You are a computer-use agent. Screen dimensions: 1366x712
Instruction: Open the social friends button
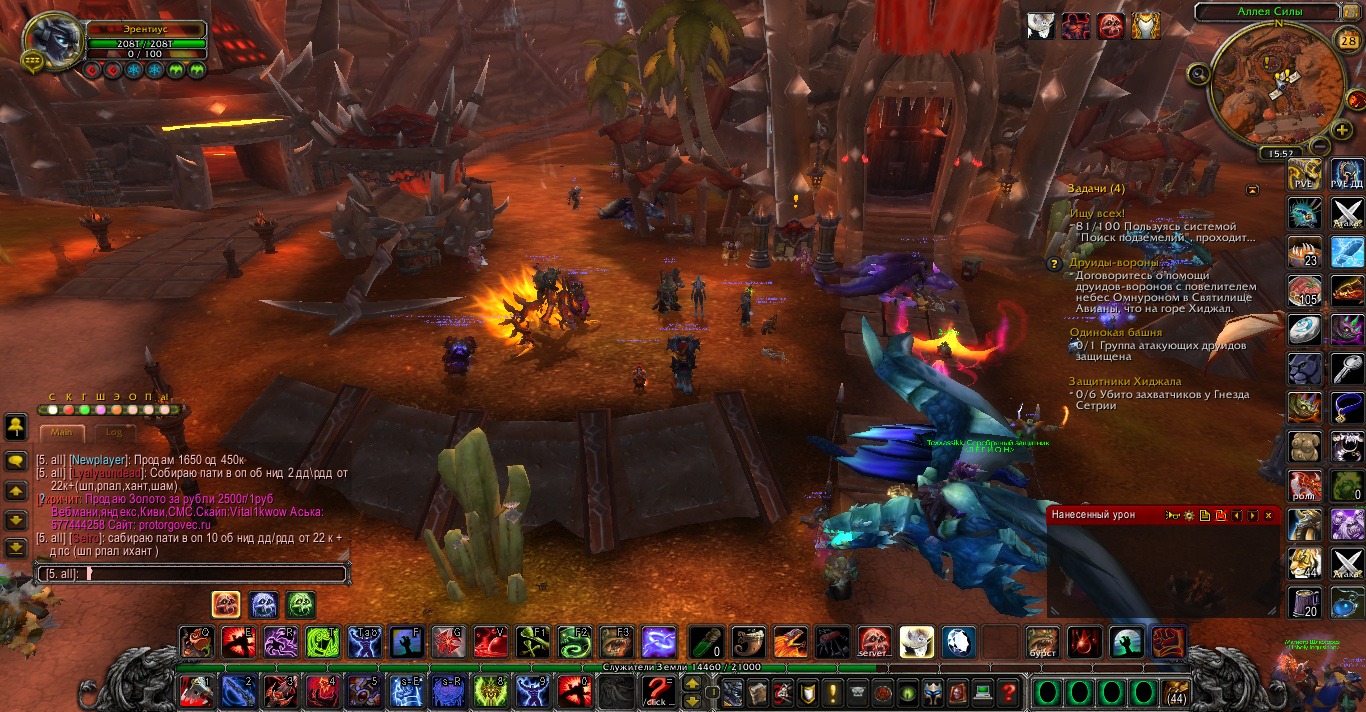(16, 427)
